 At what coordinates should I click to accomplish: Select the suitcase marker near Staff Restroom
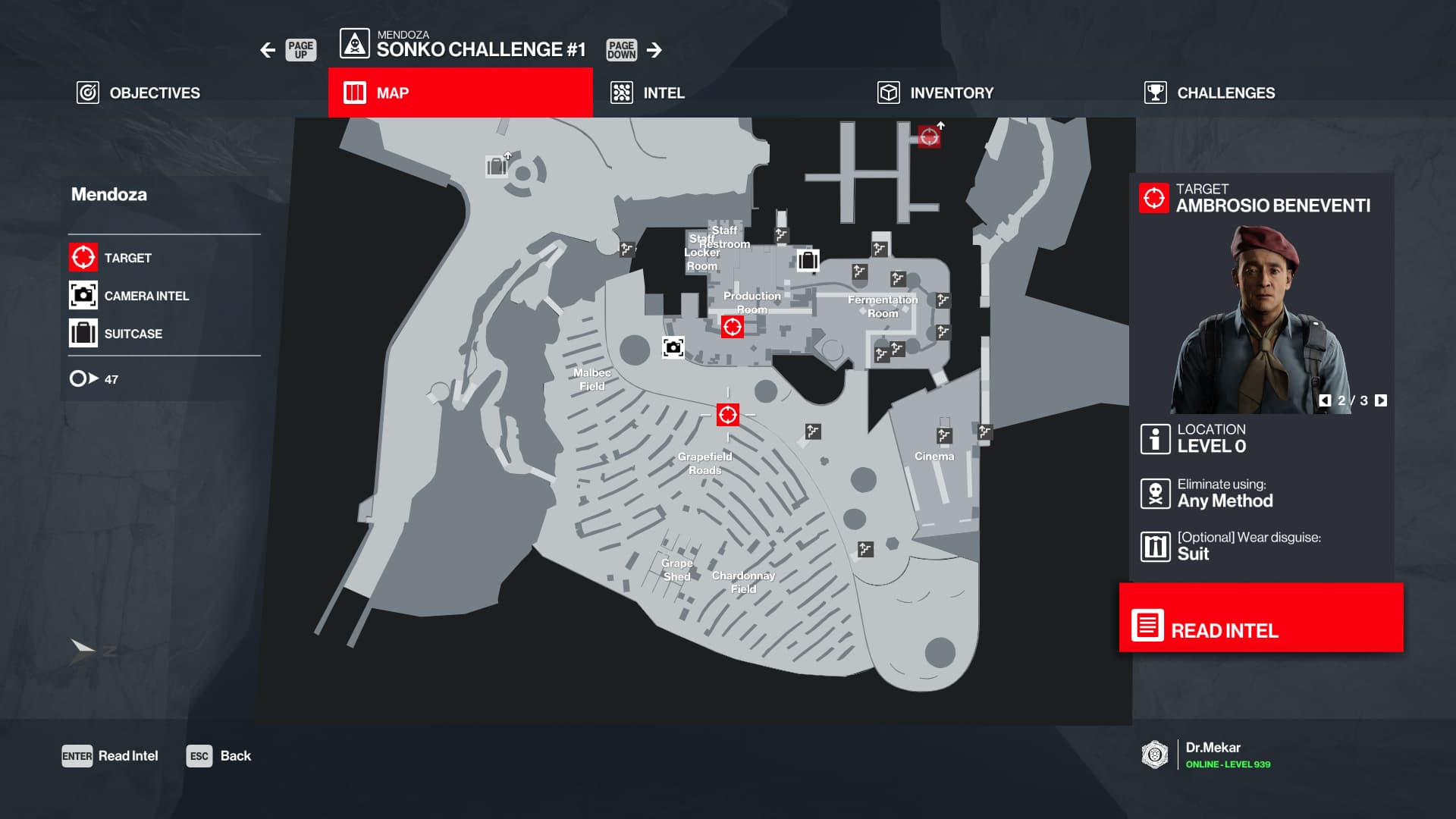(808, 260)
